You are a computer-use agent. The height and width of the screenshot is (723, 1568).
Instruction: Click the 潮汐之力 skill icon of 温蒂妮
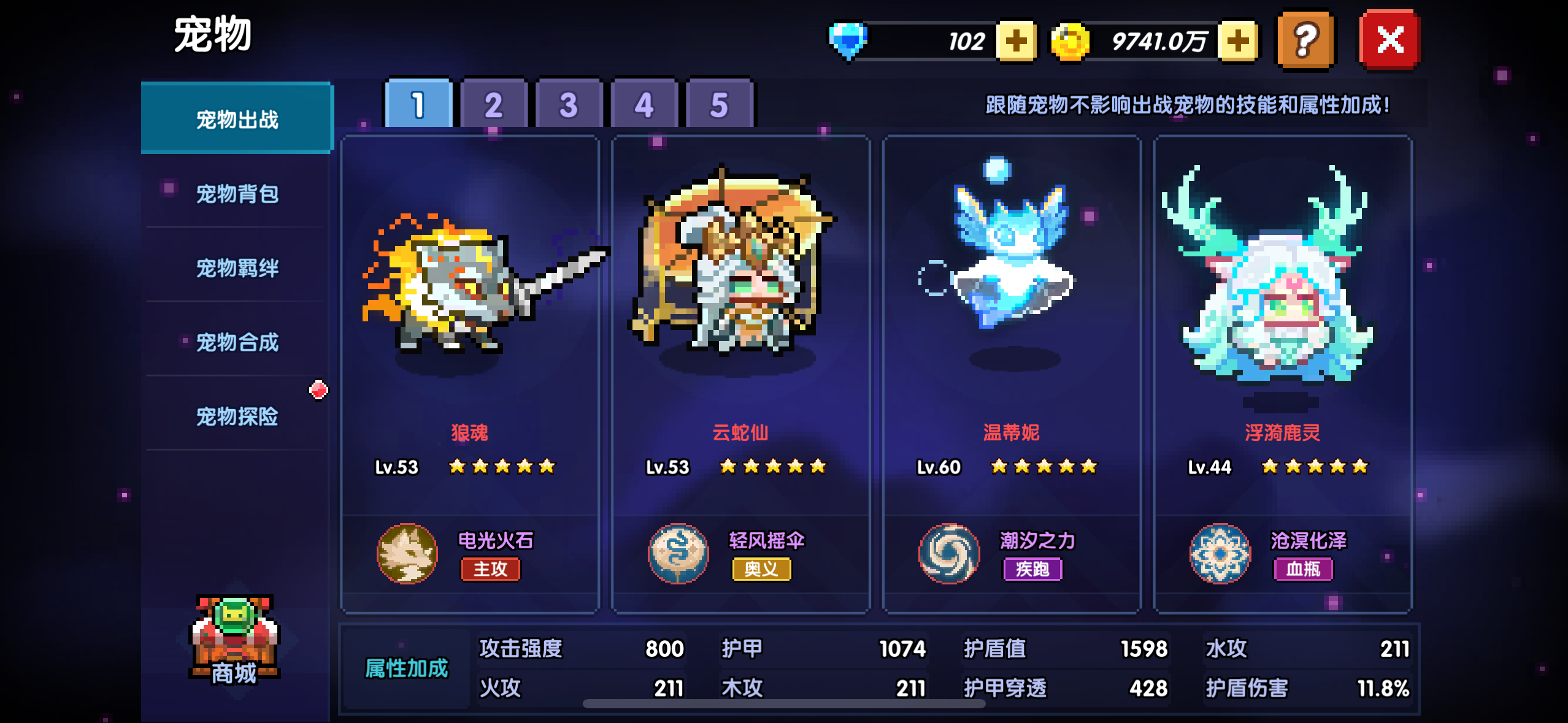[949, 554]
